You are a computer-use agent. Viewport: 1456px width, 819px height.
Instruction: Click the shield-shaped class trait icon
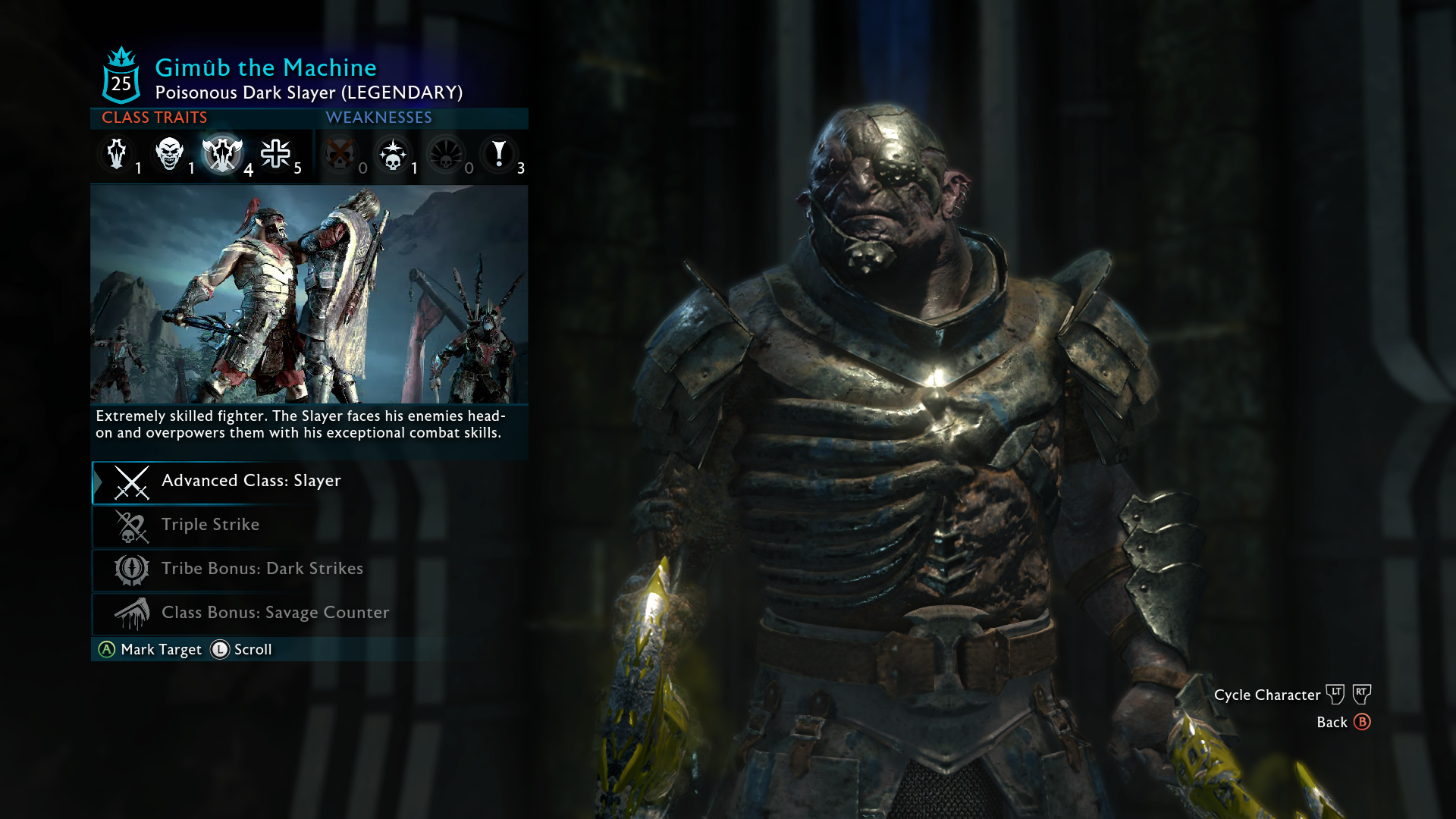coord(117,154)
